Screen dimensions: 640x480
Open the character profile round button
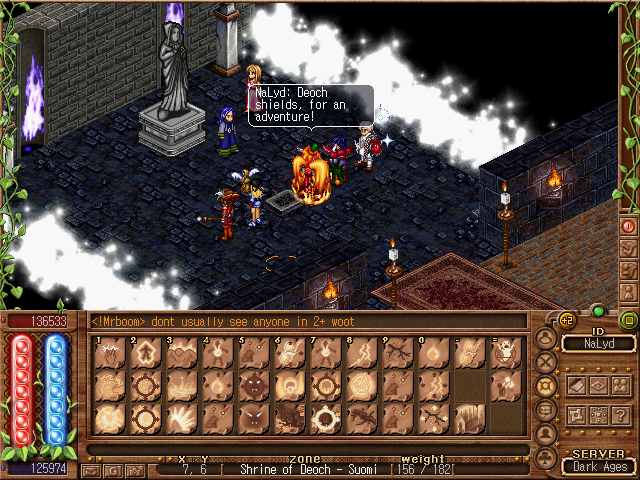point(546,338)
